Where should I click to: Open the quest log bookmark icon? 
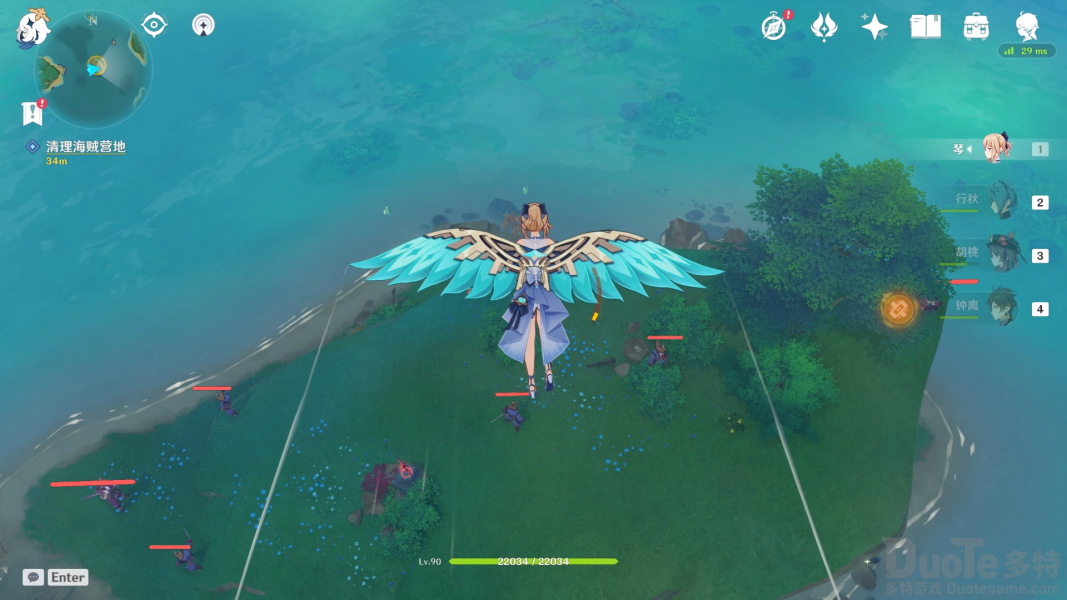tap(32, 113)
